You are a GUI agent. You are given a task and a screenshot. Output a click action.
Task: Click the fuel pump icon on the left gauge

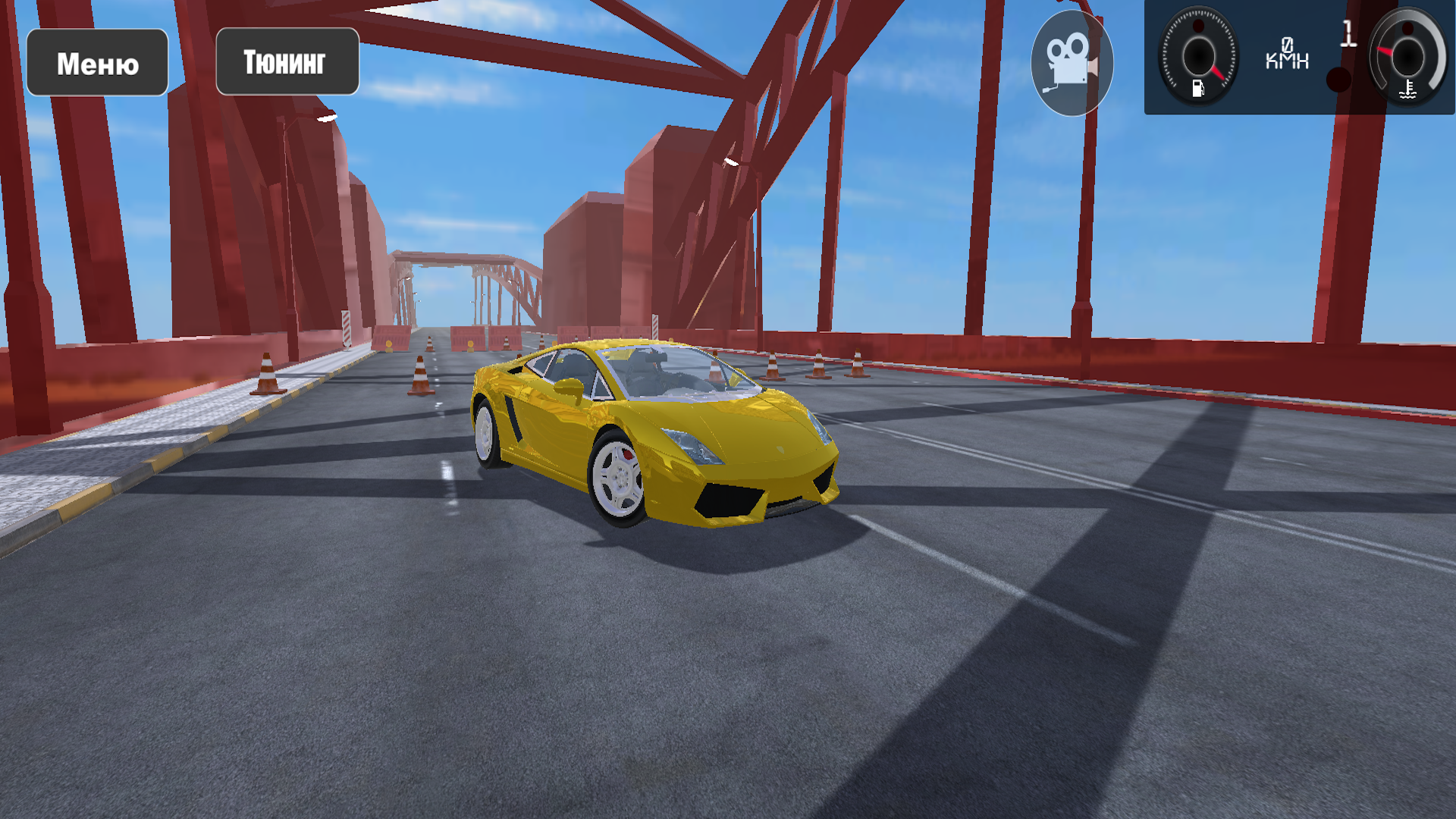pyautogui.click(x=1200, y=86)
